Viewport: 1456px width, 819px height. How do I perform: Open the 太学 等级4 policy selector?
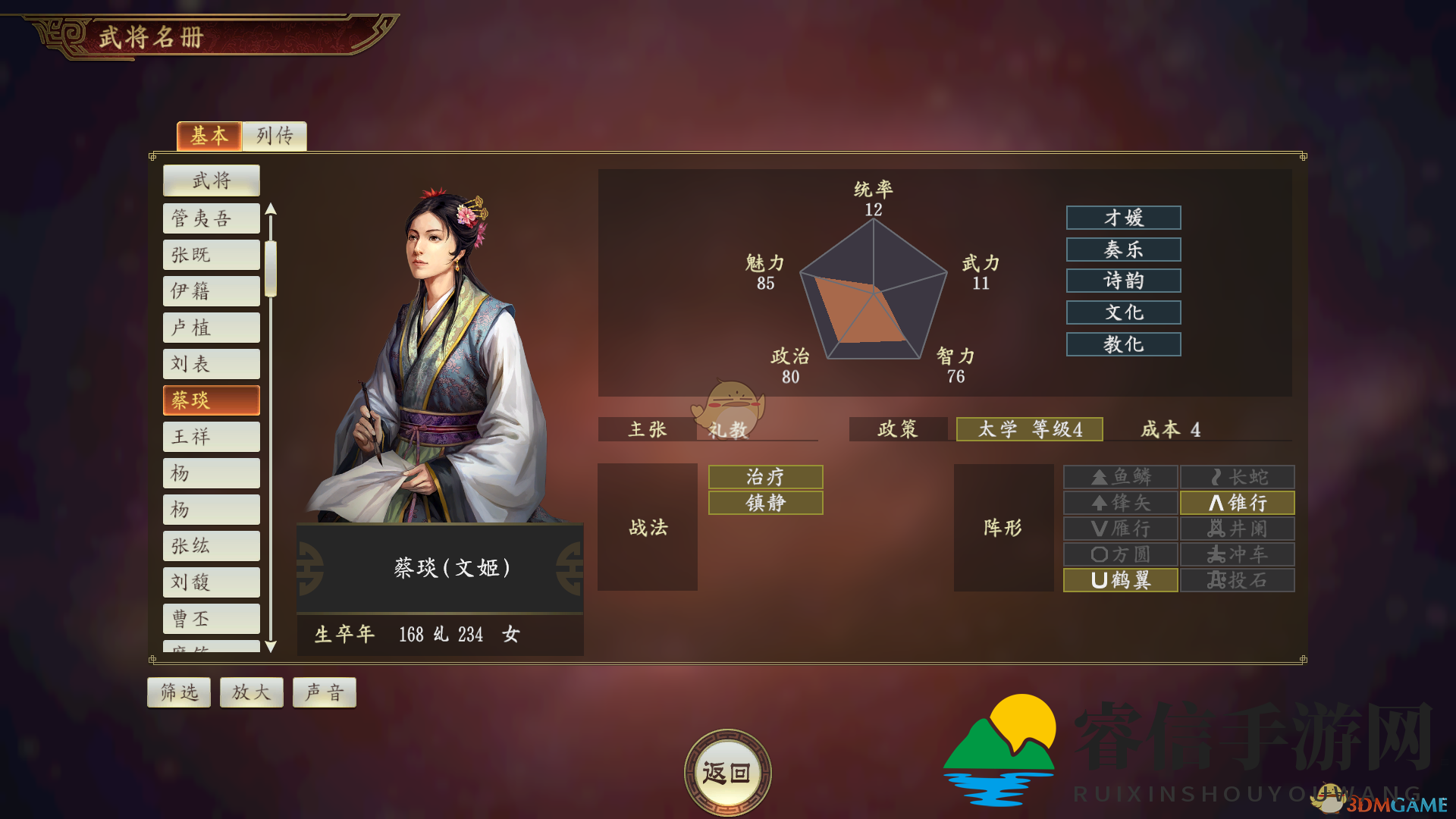1030,429
